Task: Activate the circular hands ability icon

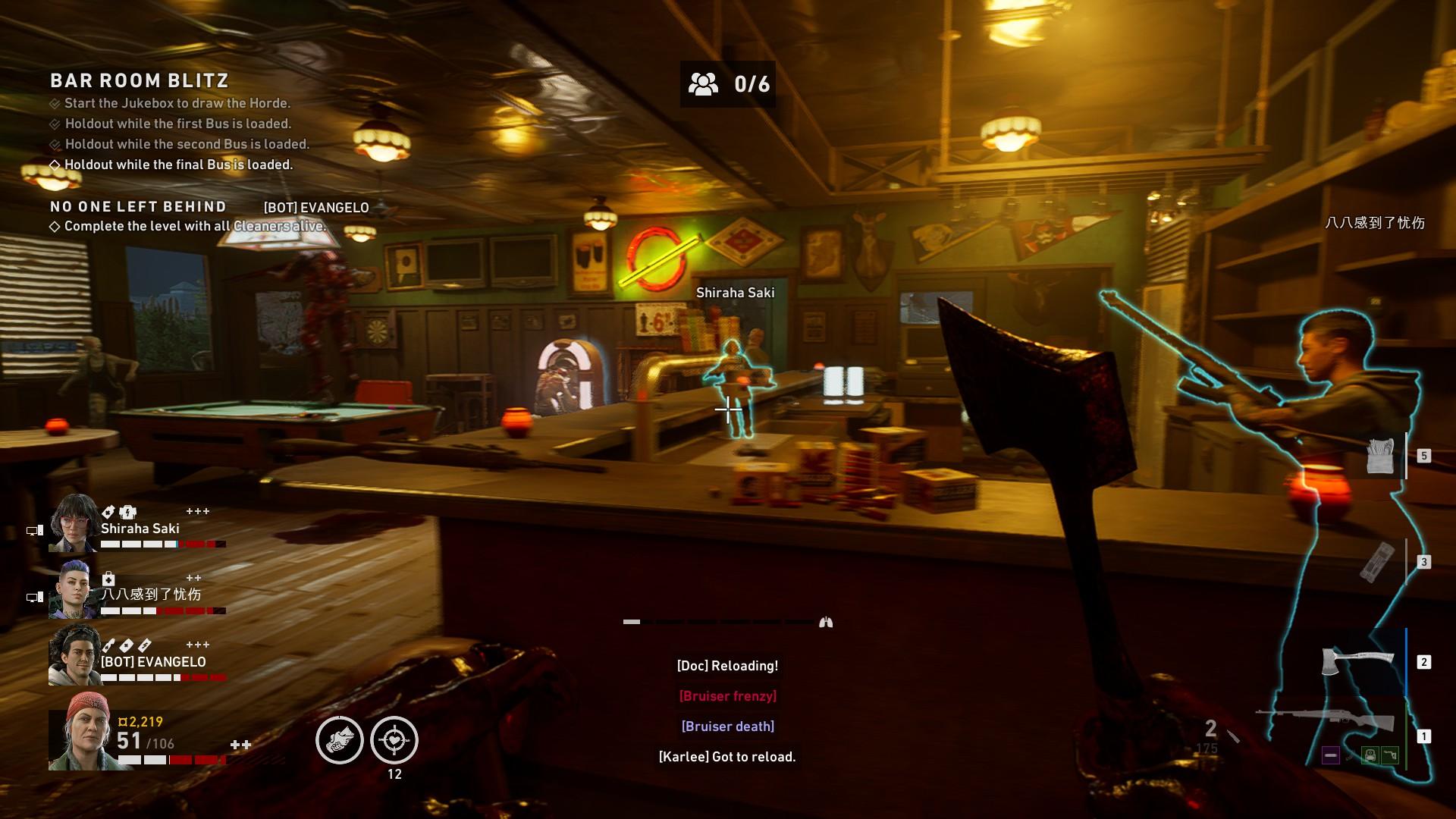Action: click(339, 740)
